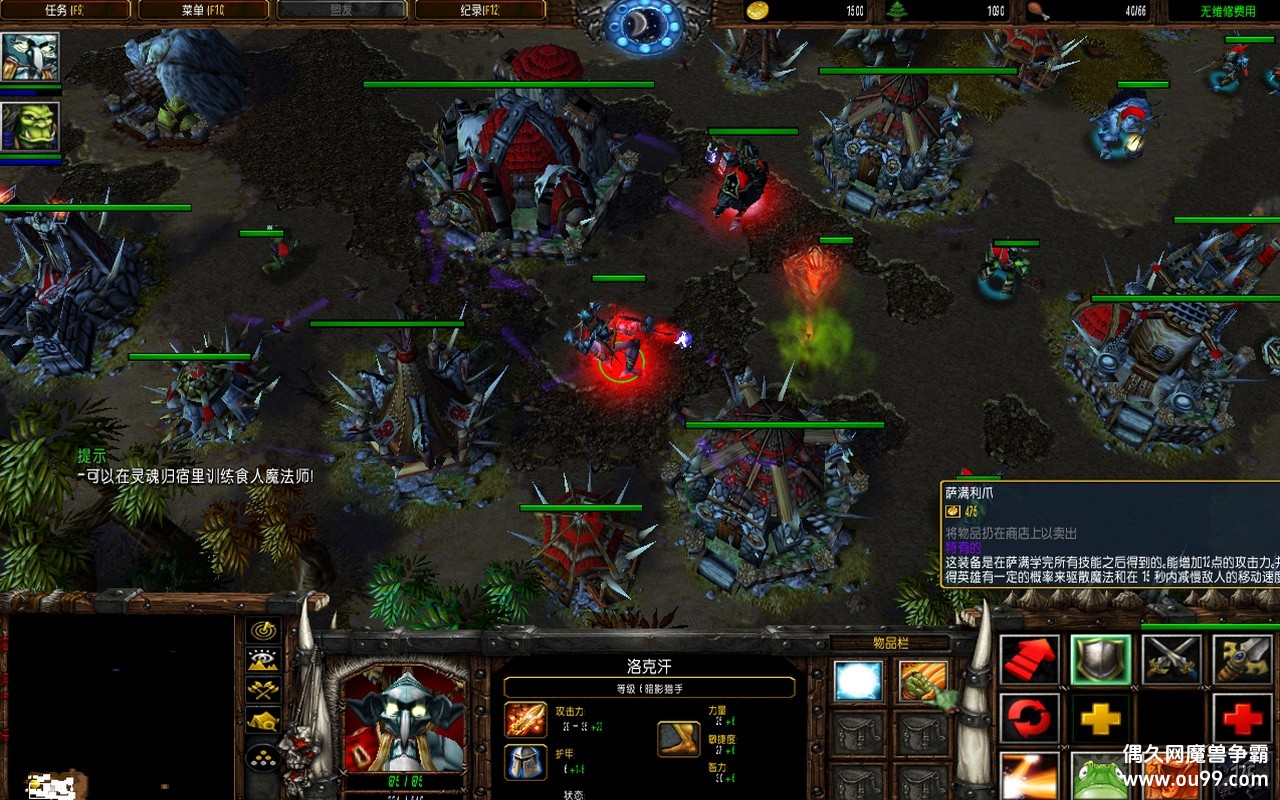Use the glowing white orb inventory item
1280x800 pixels.
858,681
